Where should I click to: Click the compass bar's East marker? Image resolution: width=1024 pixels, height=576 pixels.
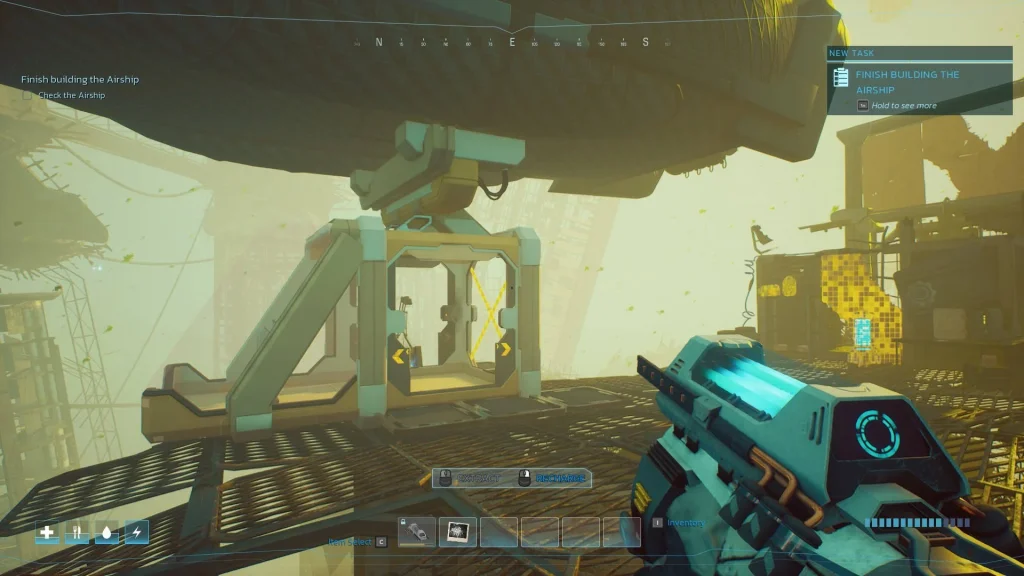[x=512, y=42]
